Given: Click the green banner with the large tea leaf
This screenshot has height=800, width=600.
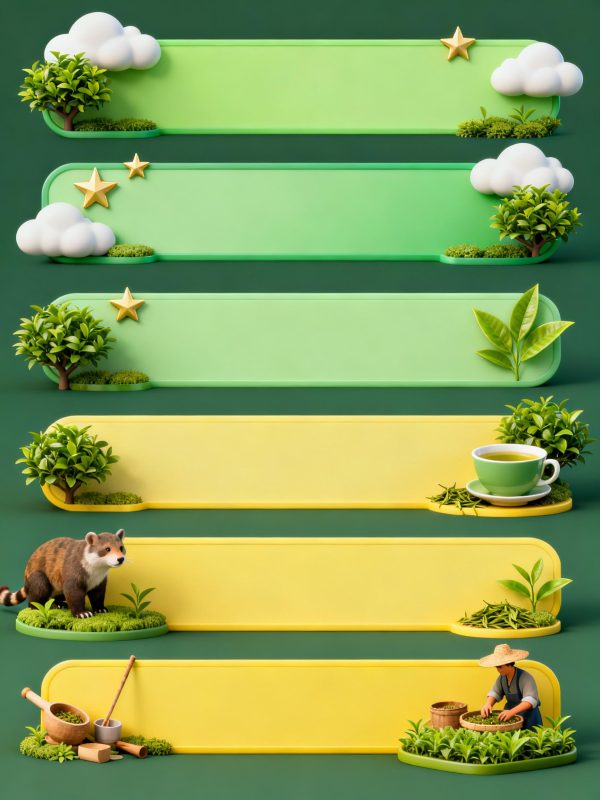Looking at the screenshot, I should tap(300, 338).
